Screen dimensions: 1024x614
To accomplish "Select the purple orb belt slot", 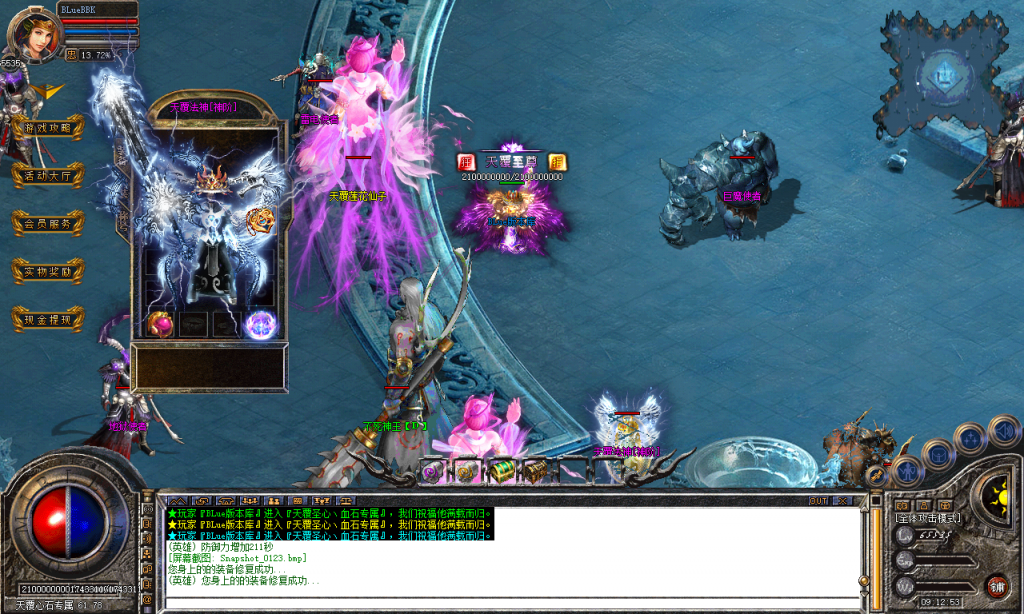I will click(431, 470).
